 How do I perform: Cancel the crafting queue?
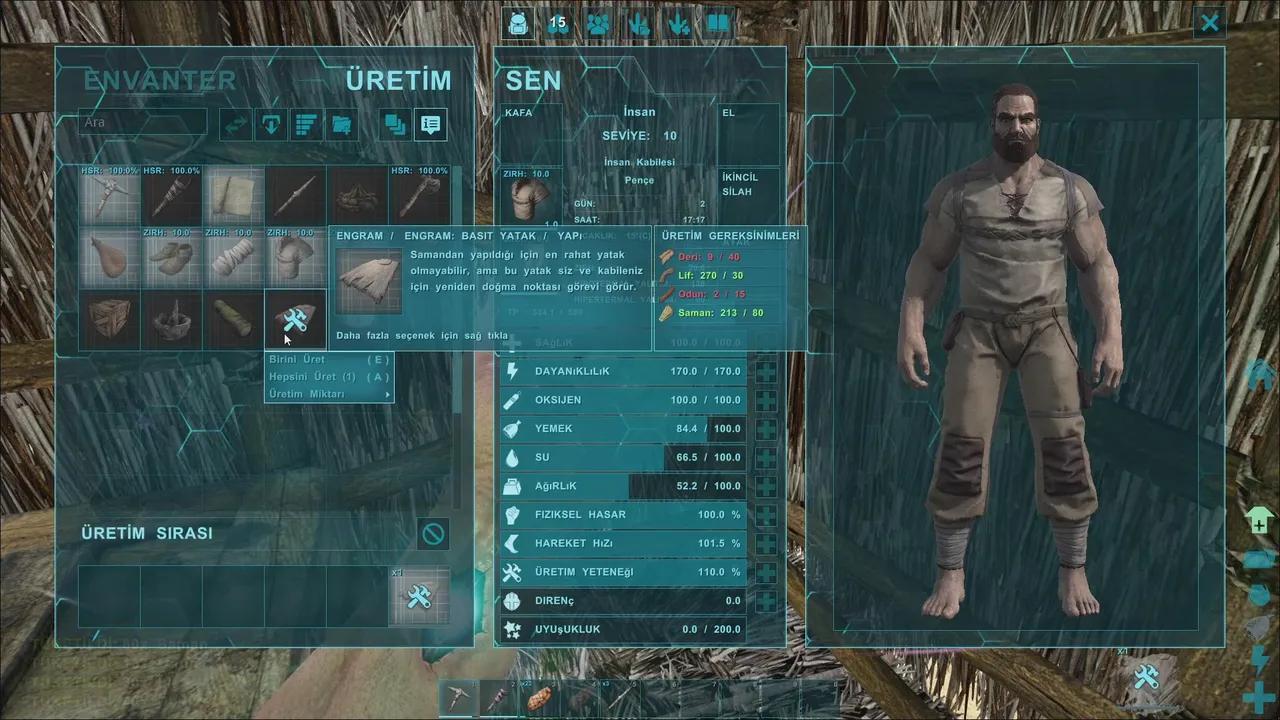coord(433,534)
